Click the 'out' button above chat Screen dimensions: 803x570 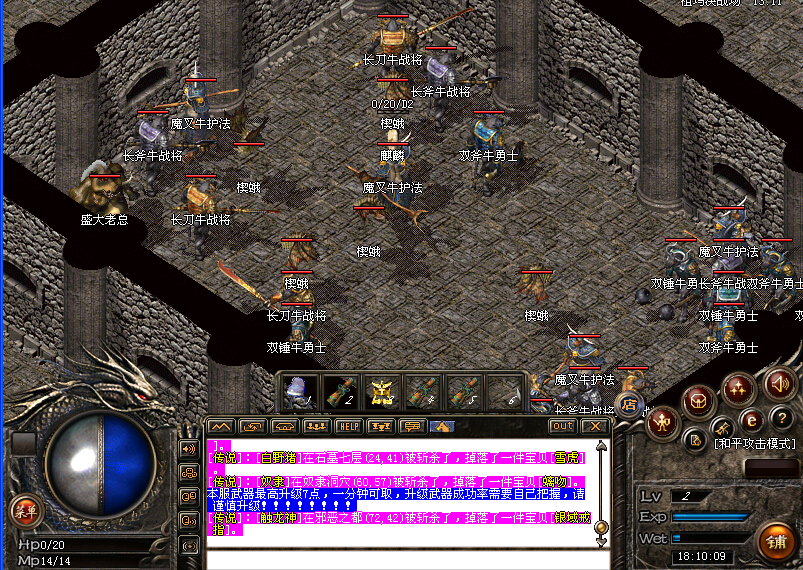(x=563, y=426)
